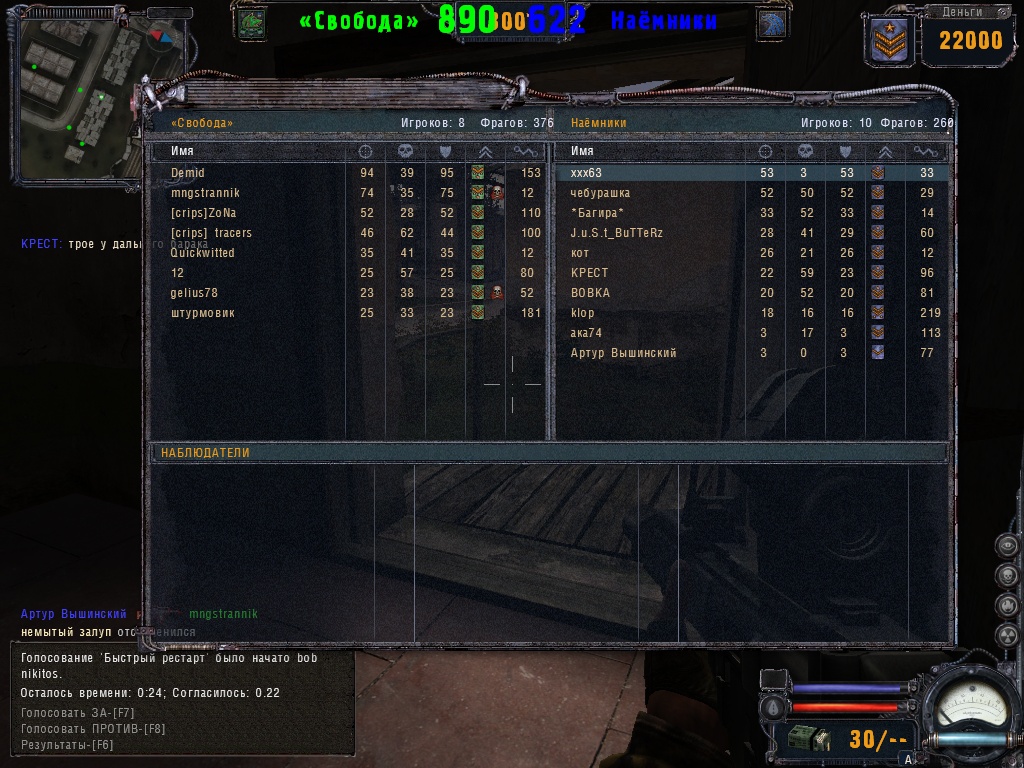1024x768 pixels.
Task: Select player Demid in the Свобода list
Action: coord(188,173)
